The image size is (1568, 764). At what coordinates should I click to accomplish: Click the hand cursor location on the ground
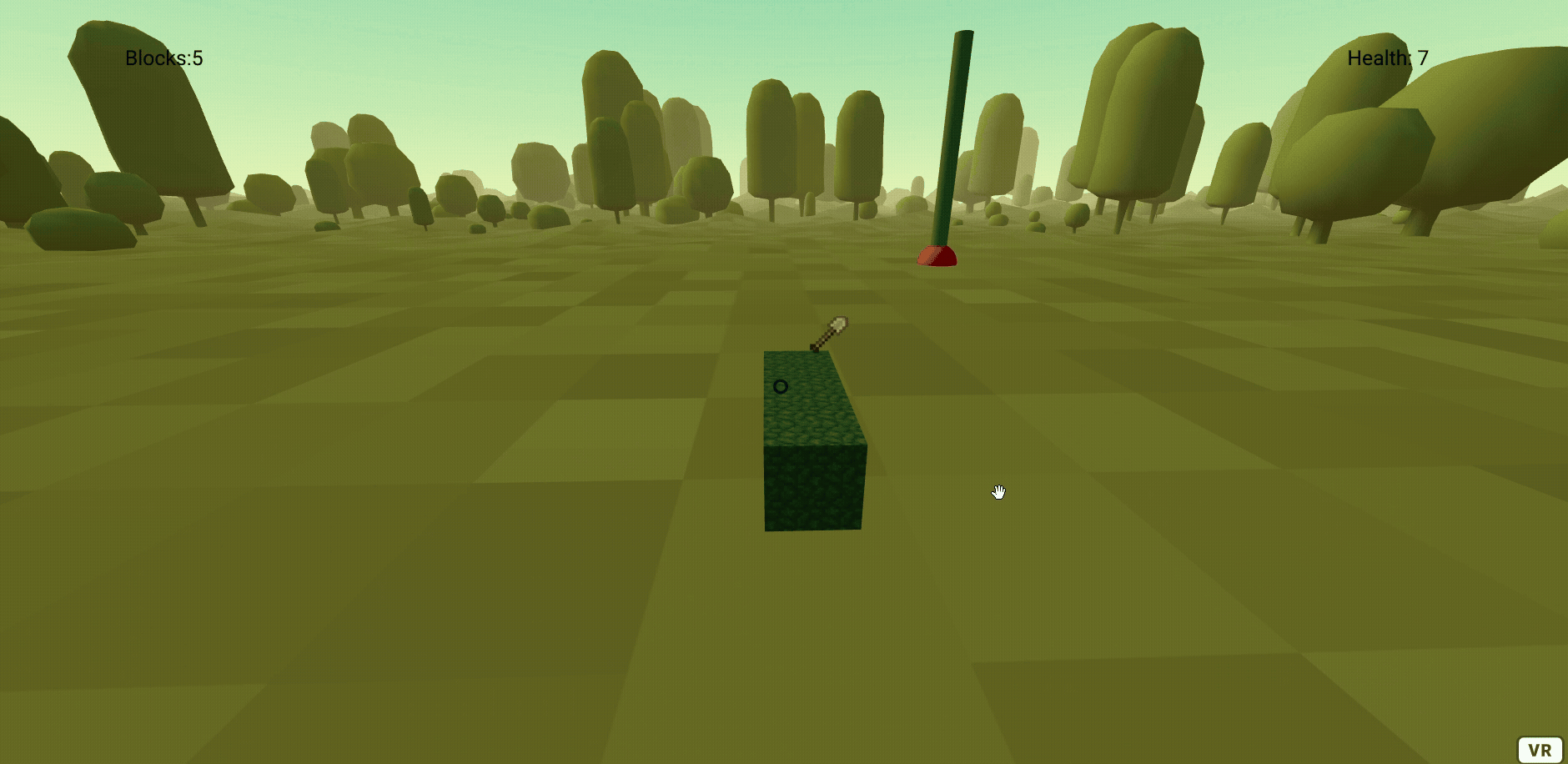pos(999,492)
